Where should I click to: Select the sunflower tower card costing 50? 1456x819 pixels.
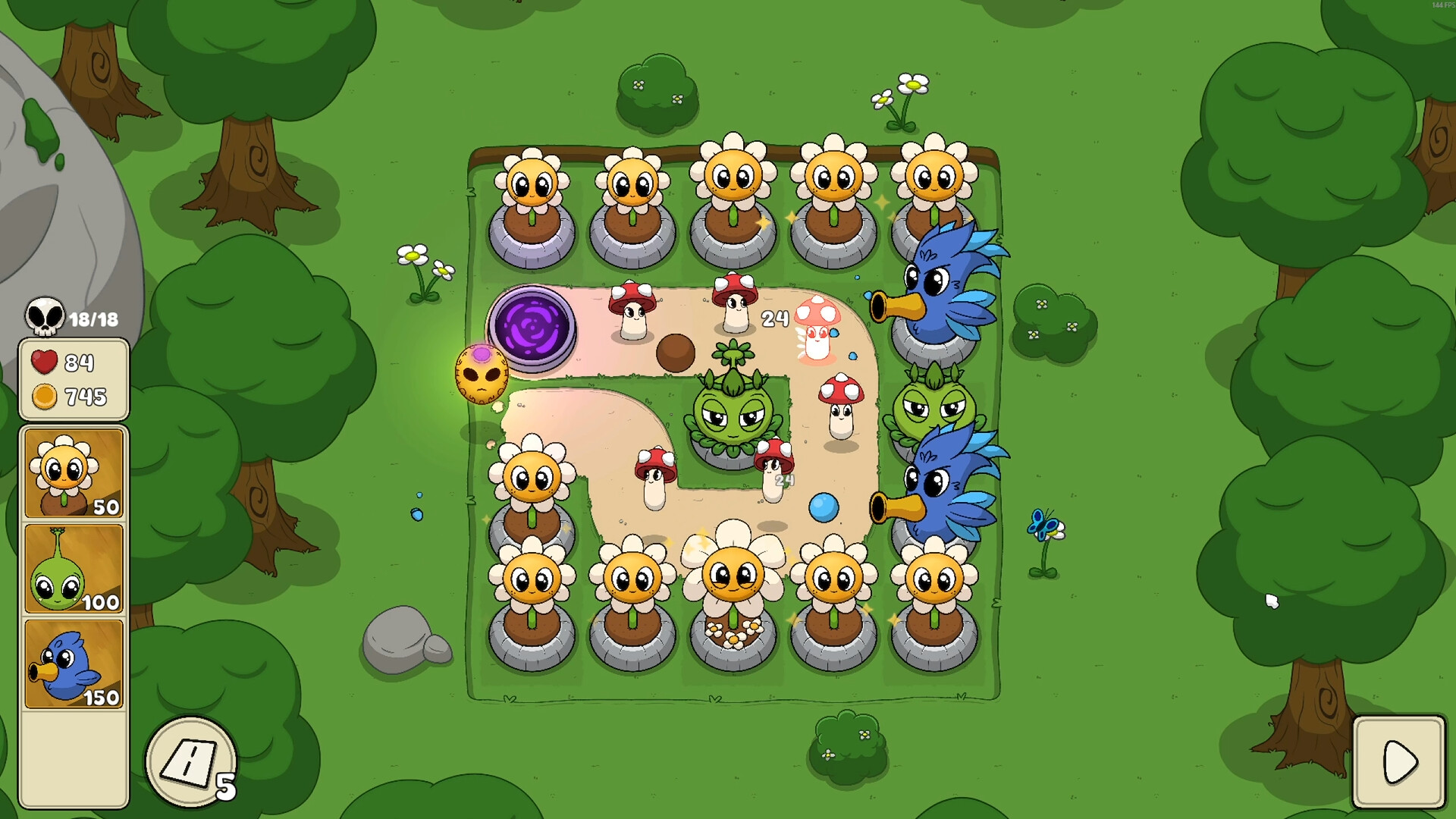[x=74, y=472]
